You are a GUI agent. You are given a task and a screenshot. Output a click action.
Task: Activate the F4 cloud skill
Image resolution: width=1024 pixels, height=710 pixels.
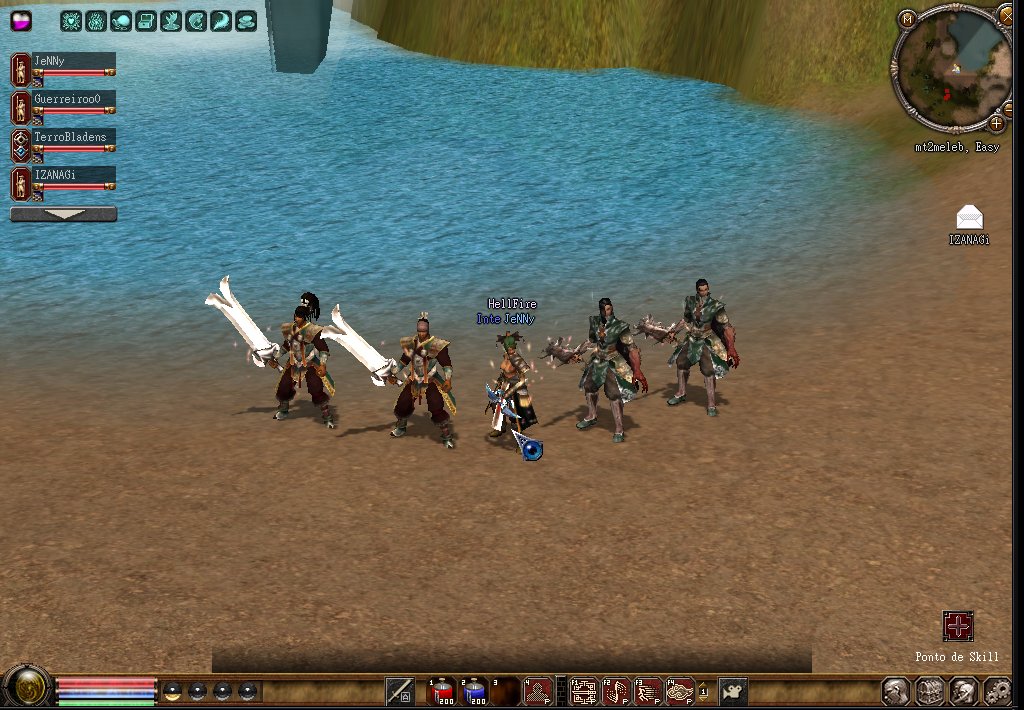(681, 691)
